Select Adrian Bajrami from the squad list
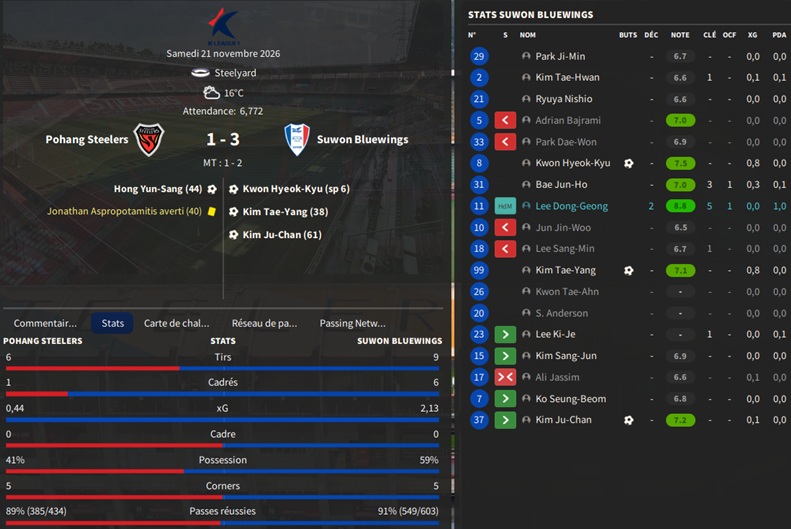791x529 pixels. [569, 120]
